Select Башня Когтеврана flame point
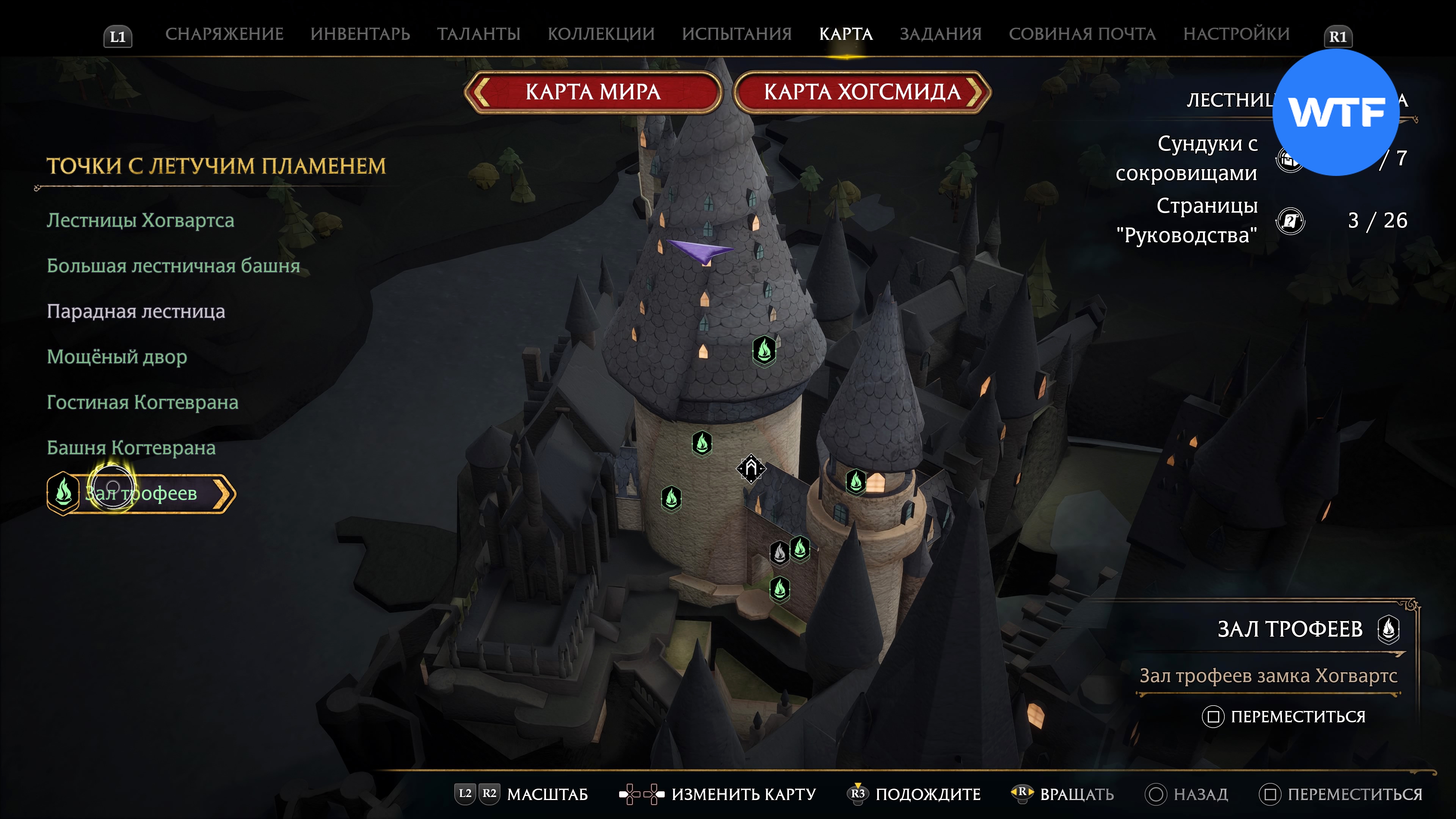This screenshot has height=819, width=1456. (x=131, y=448)
